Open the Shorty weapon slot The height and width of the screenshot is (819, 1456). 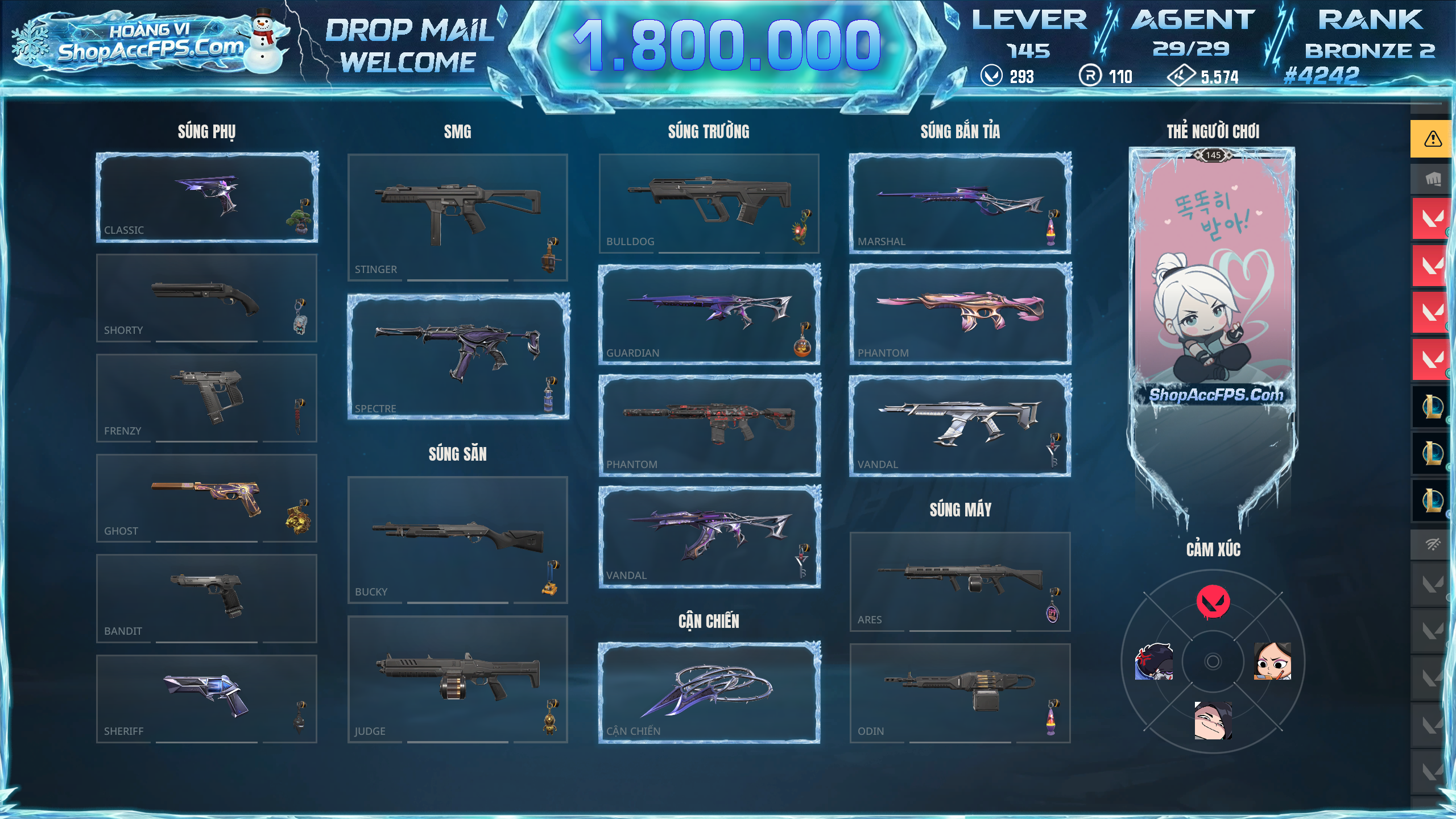coord(206,297)
